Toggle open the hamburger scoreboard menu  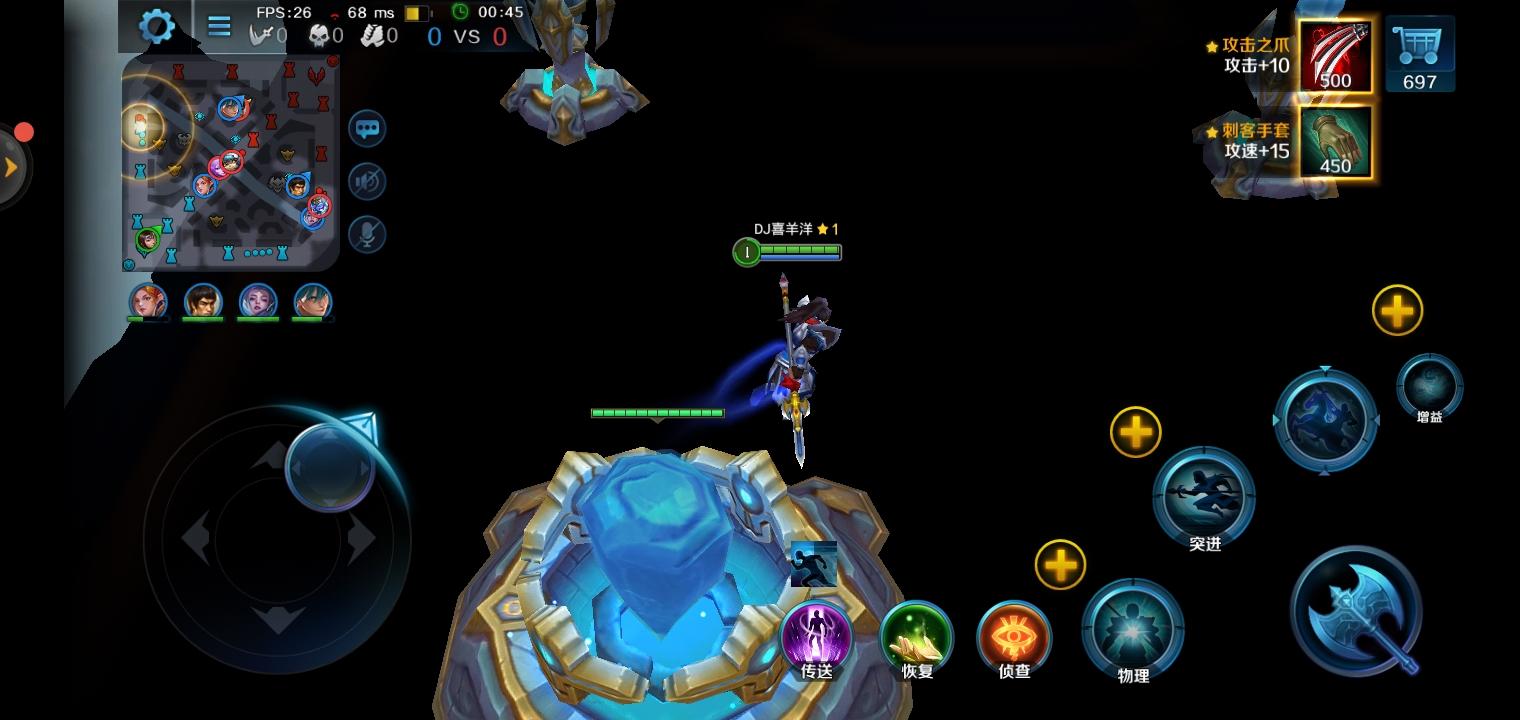click(218, 26)
